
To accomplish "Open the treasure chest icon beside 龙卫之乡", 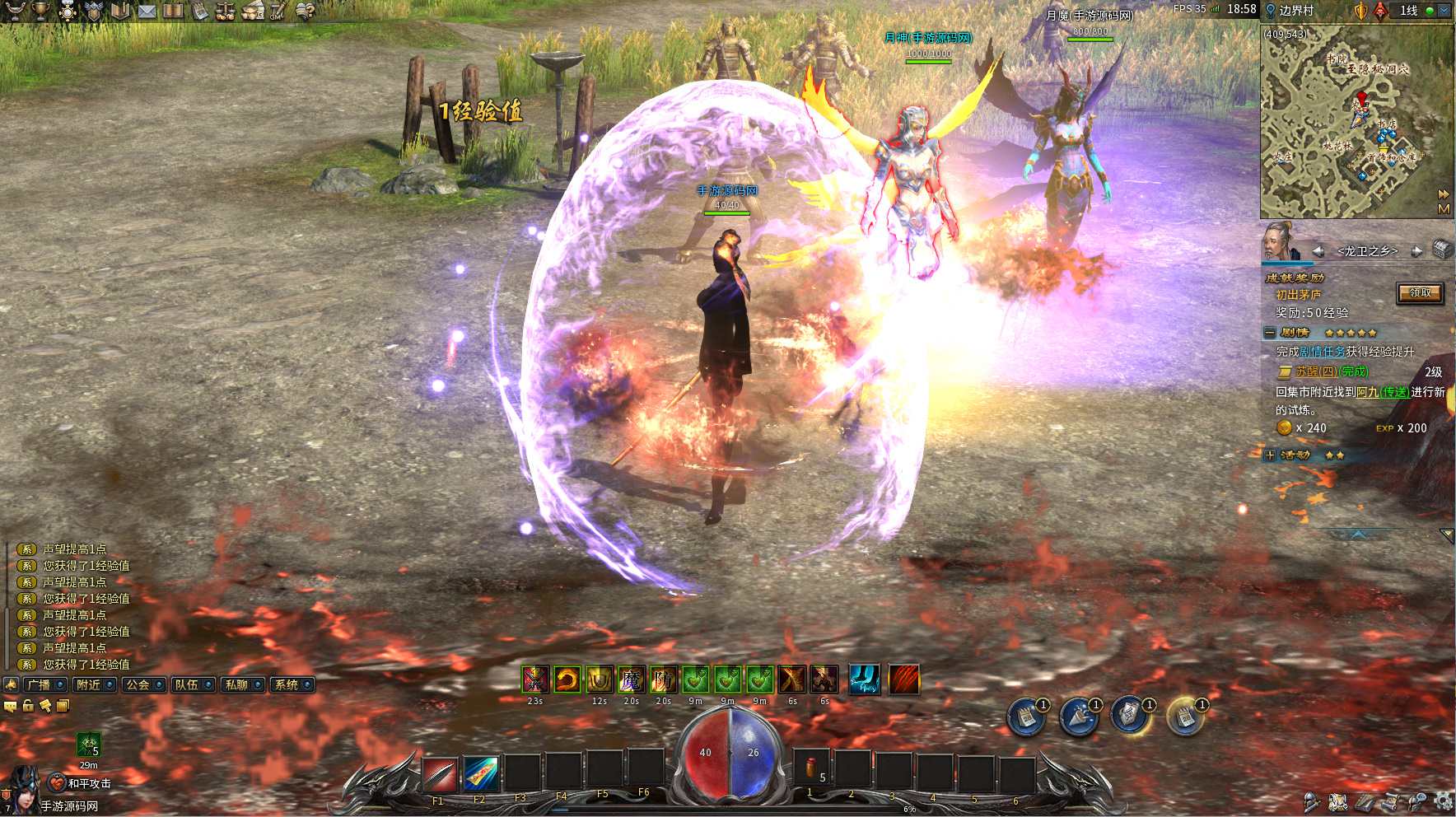I will (1441, 250).
